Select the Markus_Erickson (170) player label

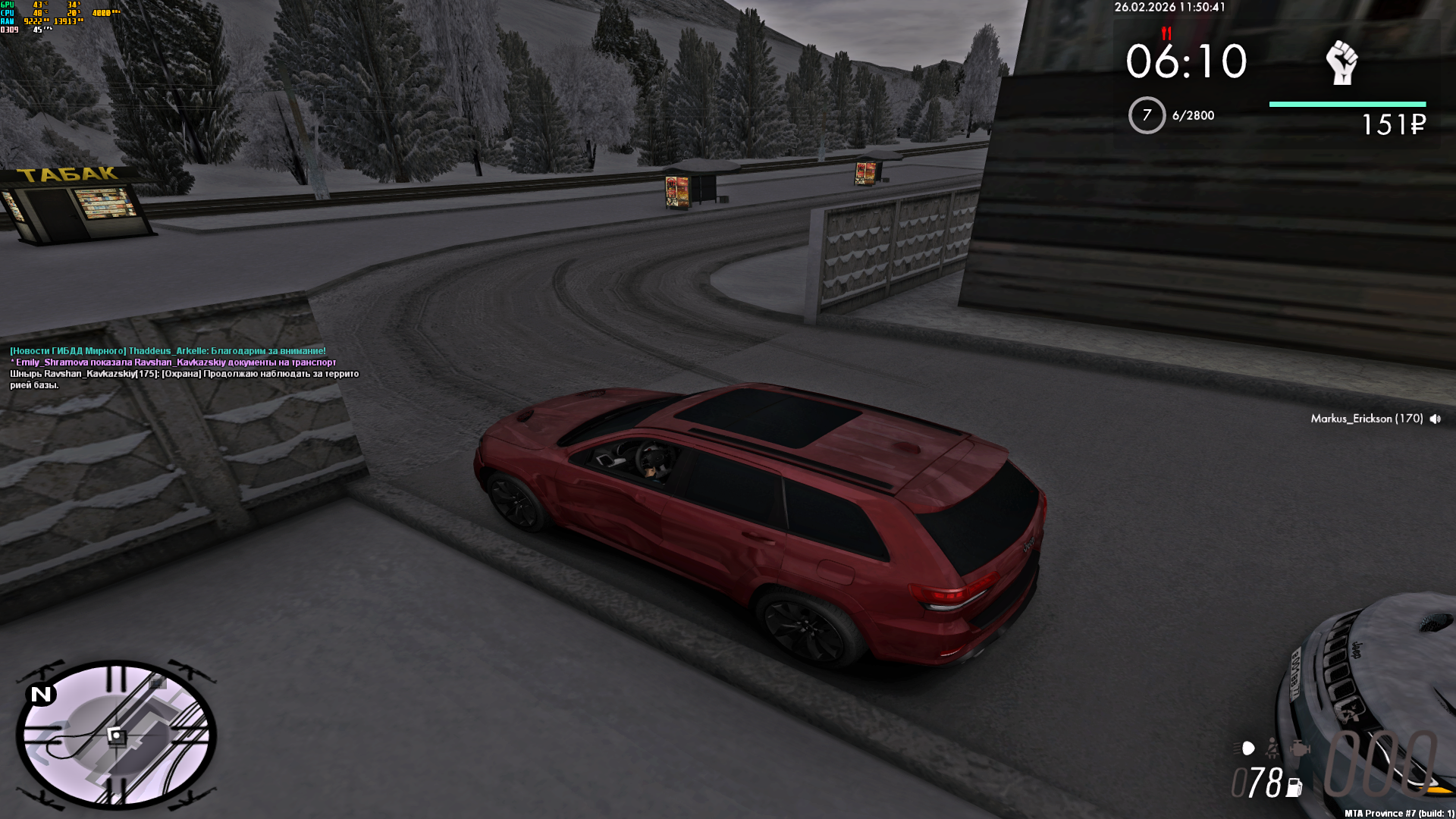[1367, 419]
